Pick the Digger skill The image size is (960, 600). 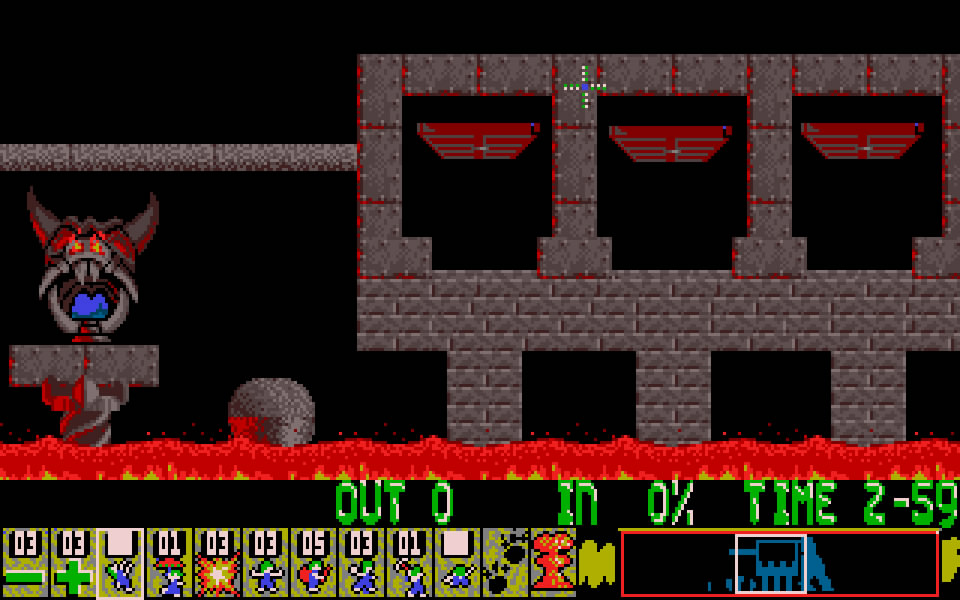456,563
